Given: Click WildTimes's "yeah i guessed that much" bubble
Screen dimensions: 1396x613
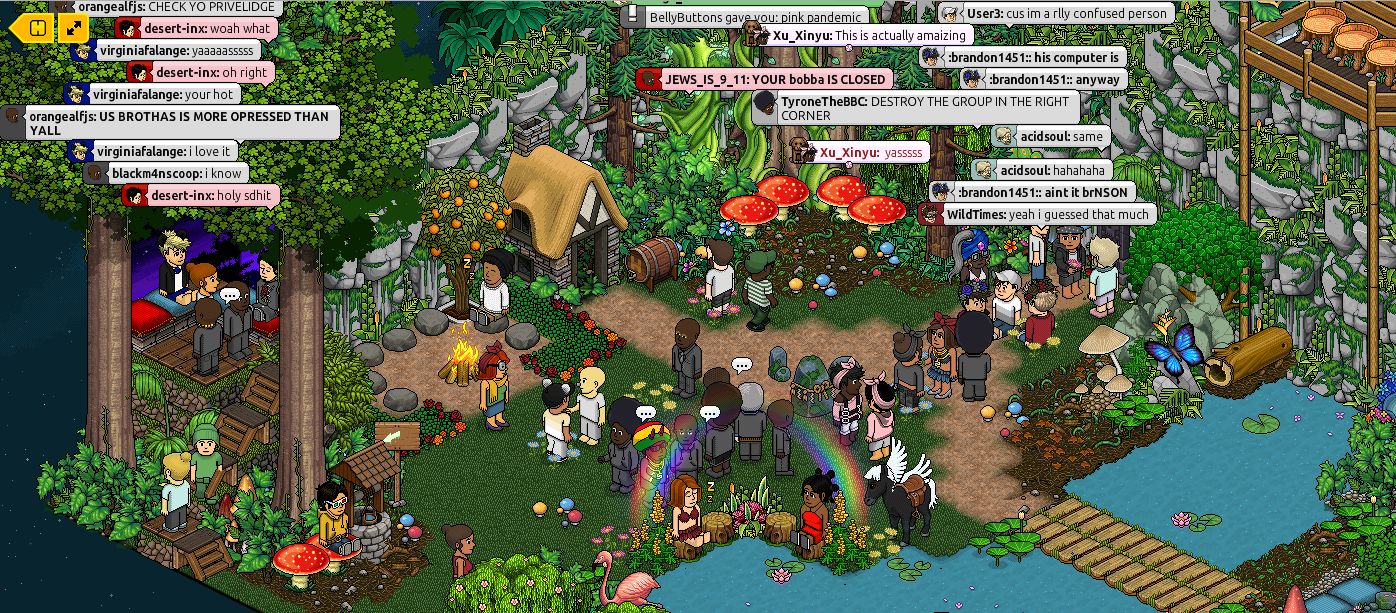Looking at the screenshot, I should click(x=1038, y=214).
